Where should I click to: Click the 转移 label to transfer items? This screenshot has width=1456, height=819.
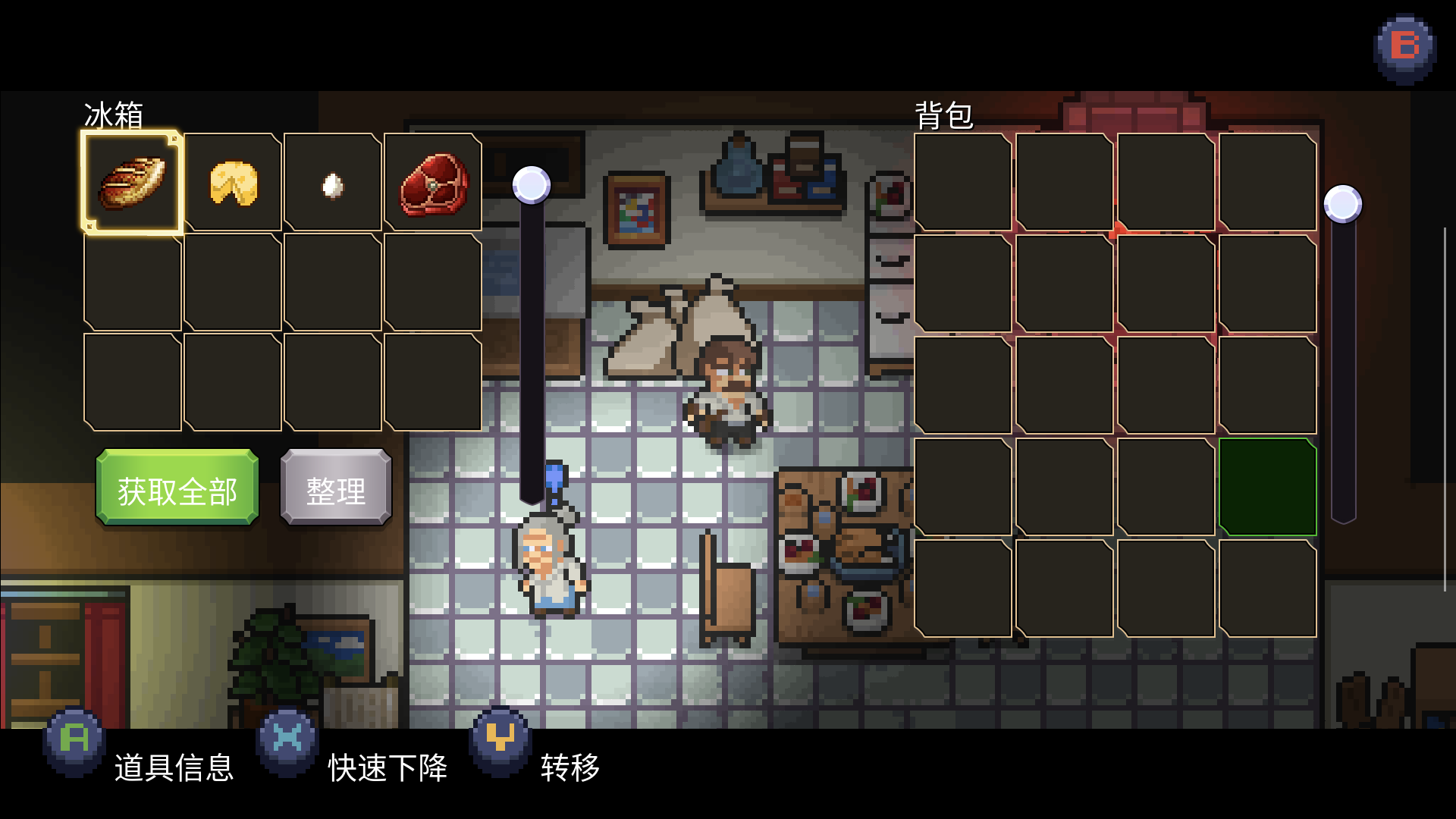coord(569,767)
